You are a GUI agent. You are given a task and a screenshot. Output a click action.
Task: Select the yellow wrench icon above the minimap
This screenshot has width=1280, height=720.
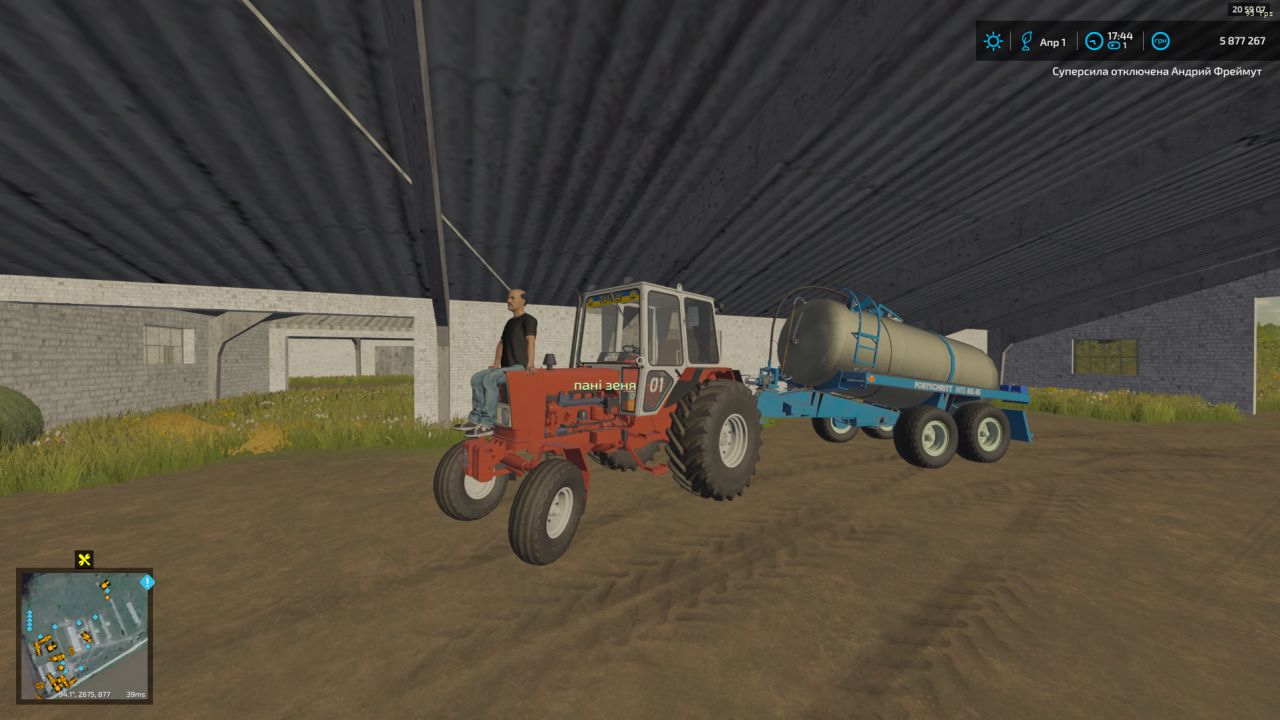point(84,560)
